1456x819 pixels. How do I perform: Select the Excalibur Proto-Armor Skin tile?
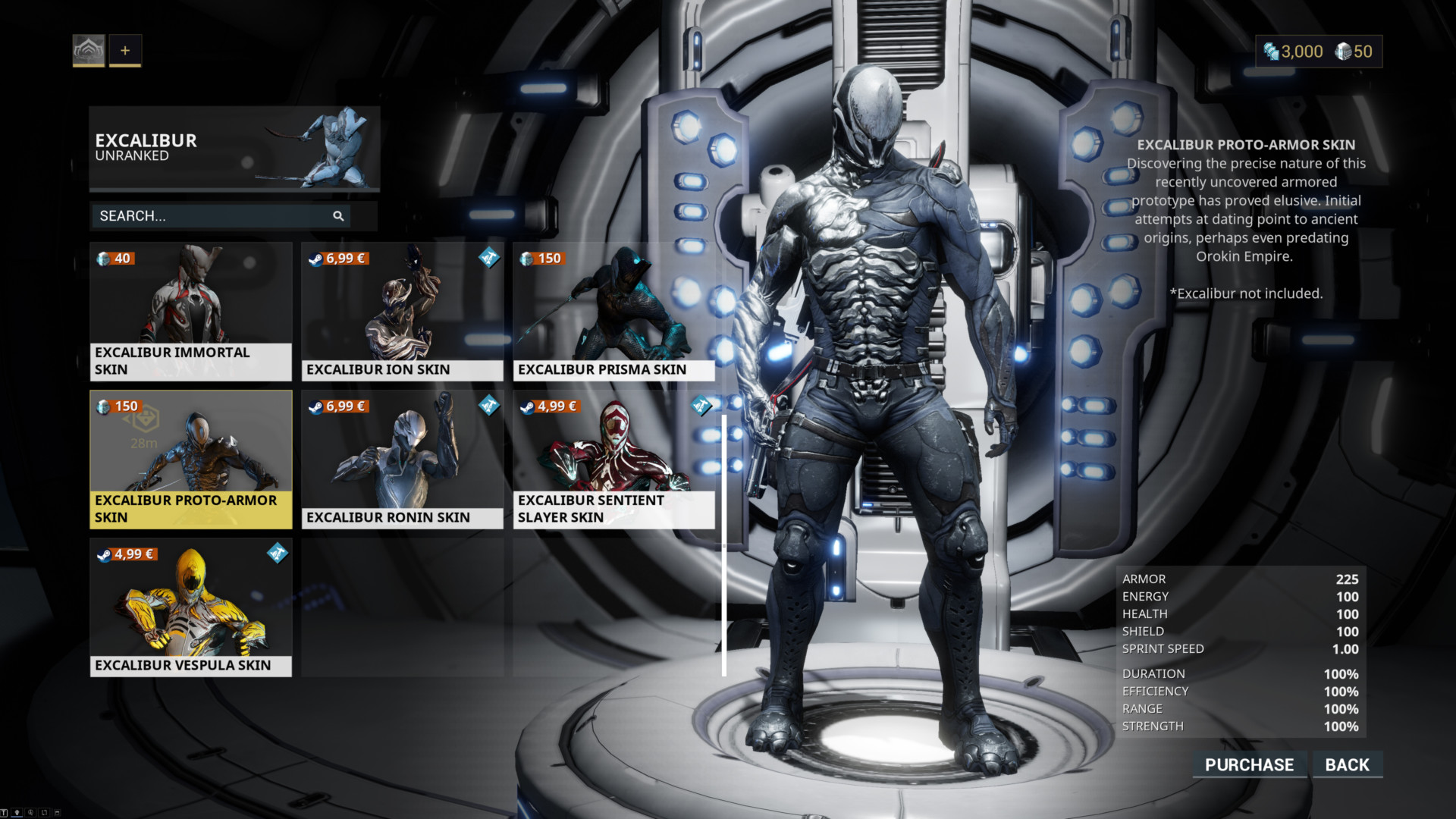[190, 459]
